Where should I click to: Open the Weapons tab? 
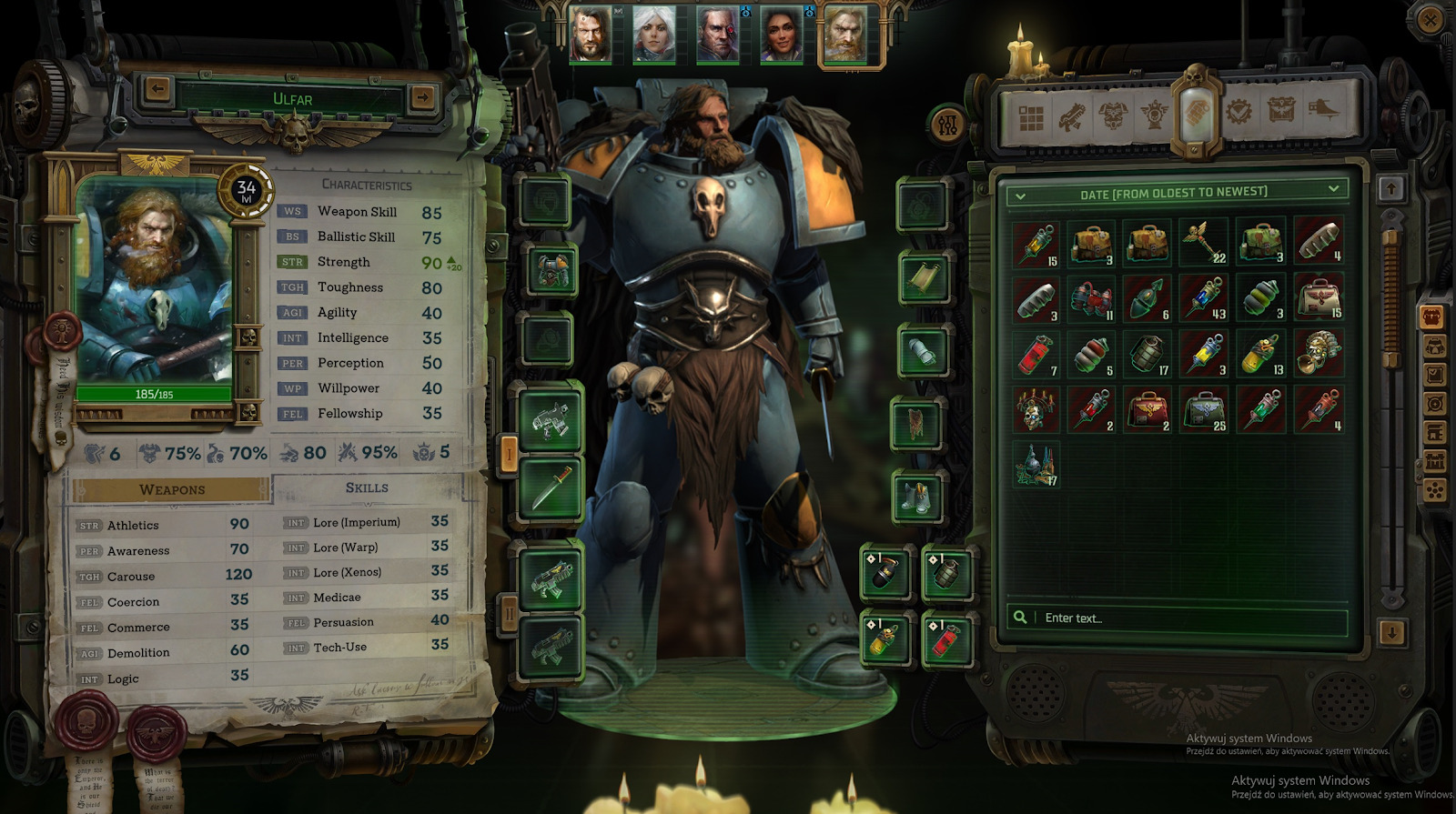tap(172, 490)
